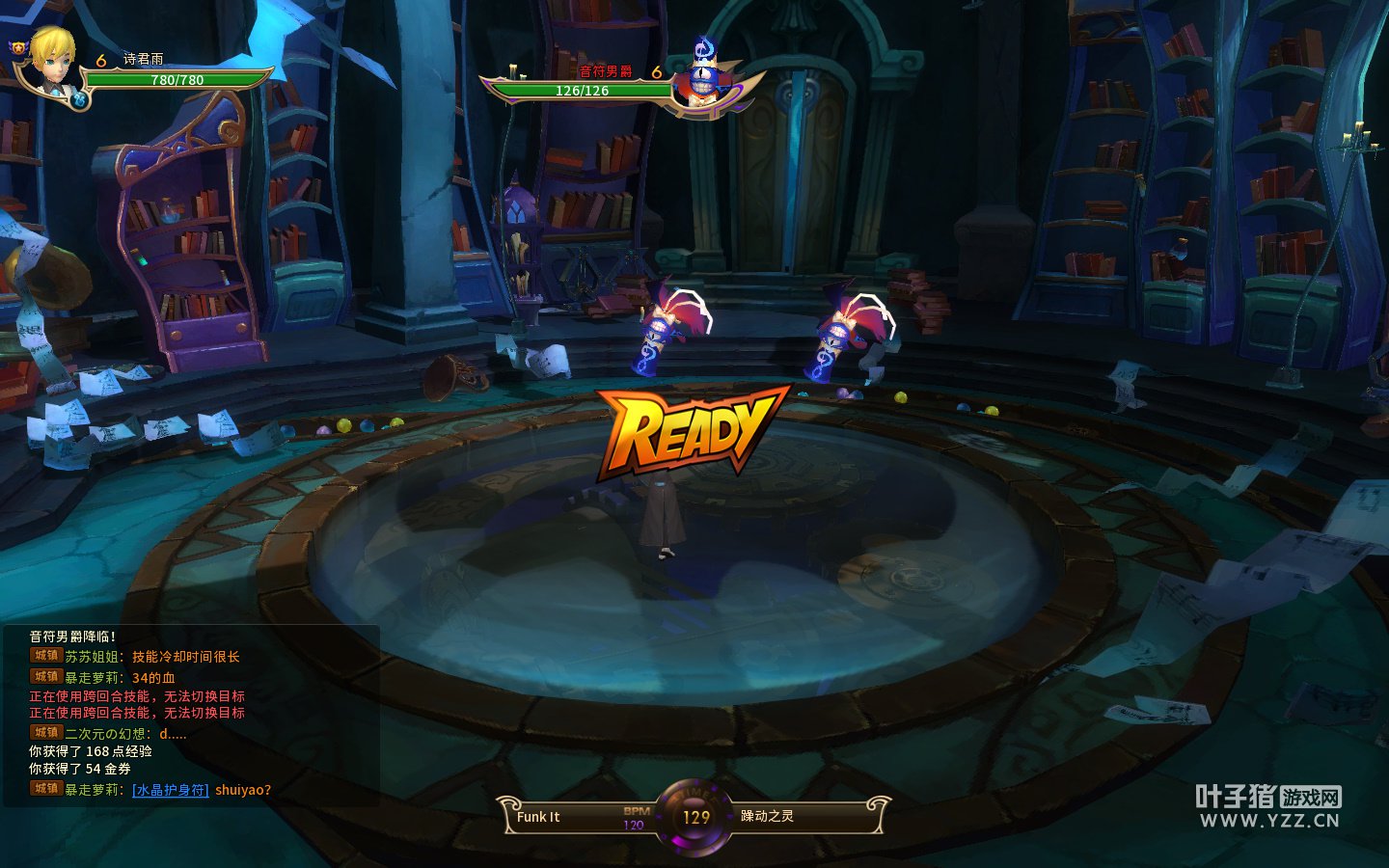
Task: Target the 音符男爵 boss portrait
Action: (703, 77)
